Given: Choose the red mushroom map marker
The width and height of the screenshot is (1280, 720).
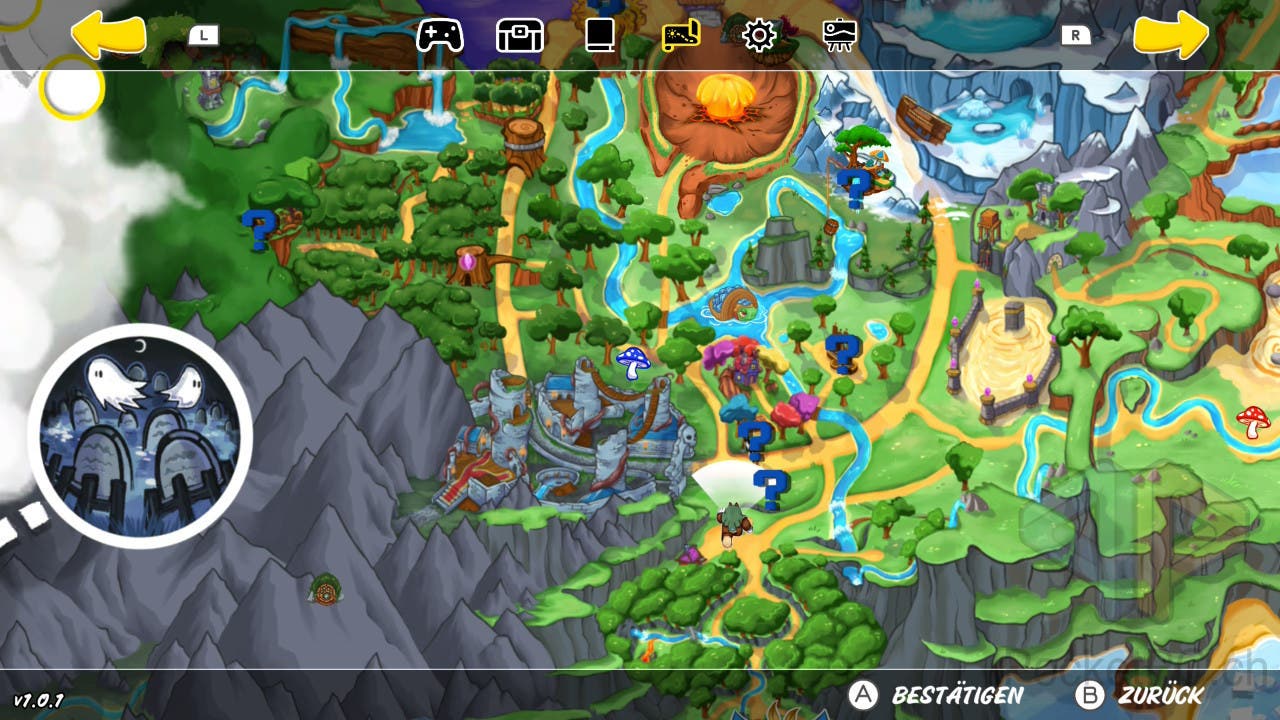Looking at the screenshot, I should click(1252, 420).
